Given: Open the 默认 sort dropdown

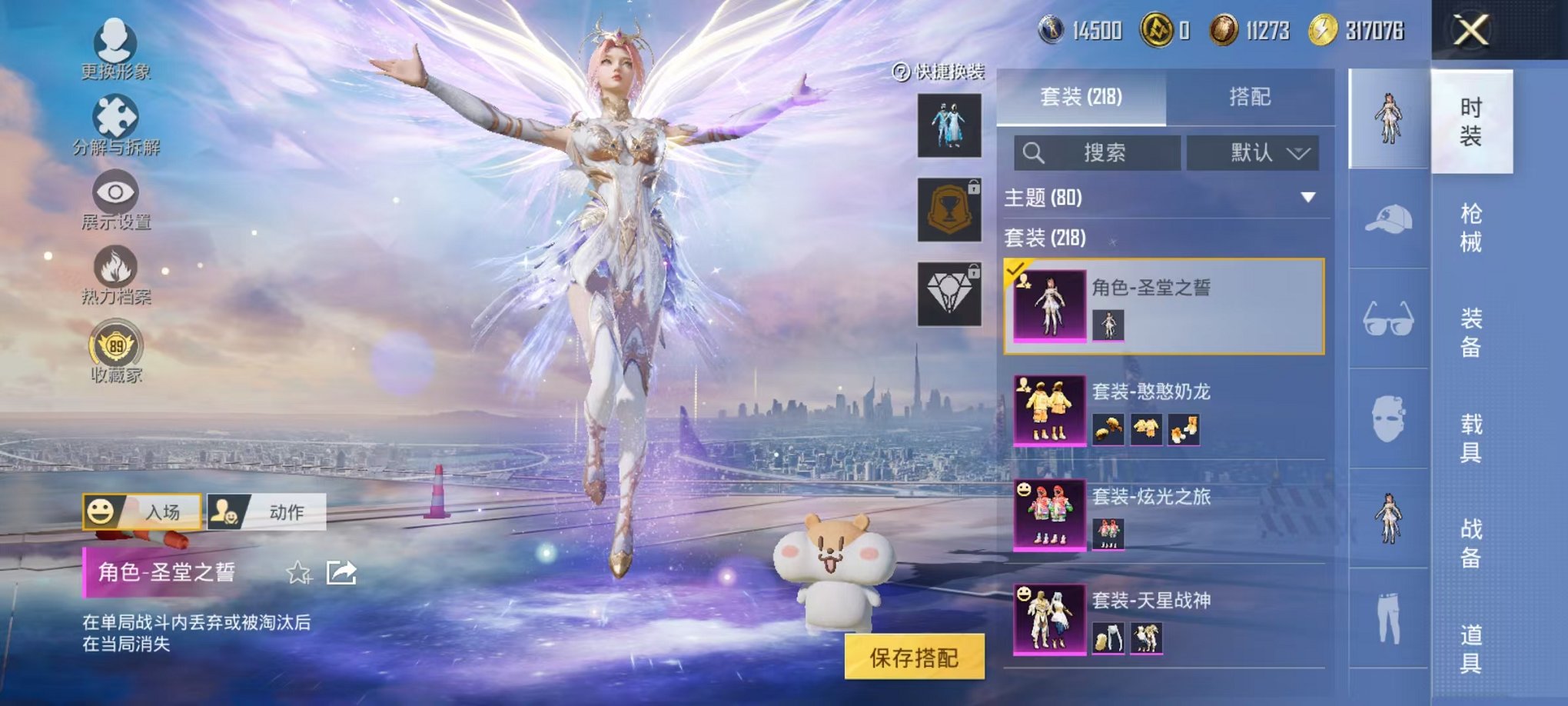Looking at the screenshot, I should (1253, 153).
